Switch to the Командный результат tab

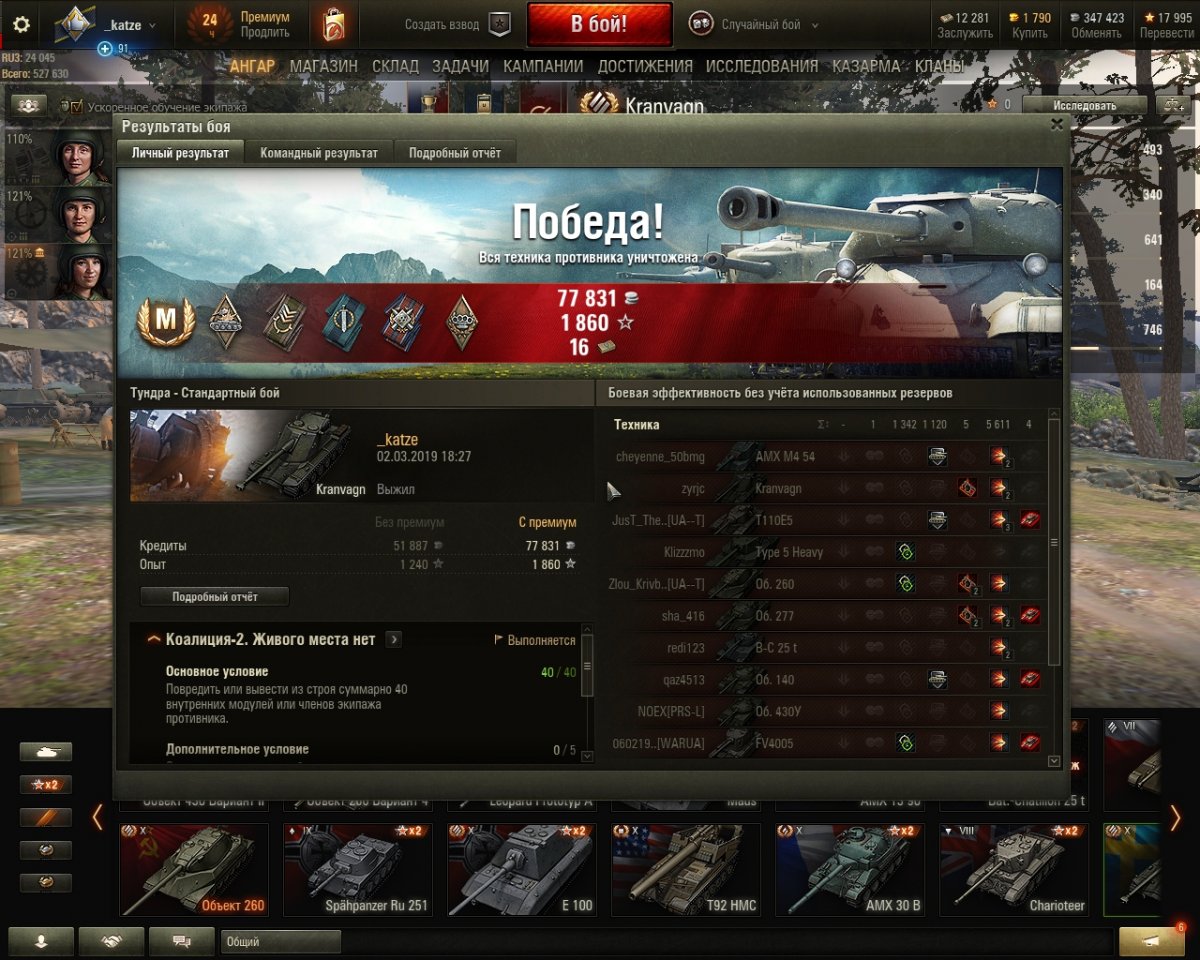(319, 153)
